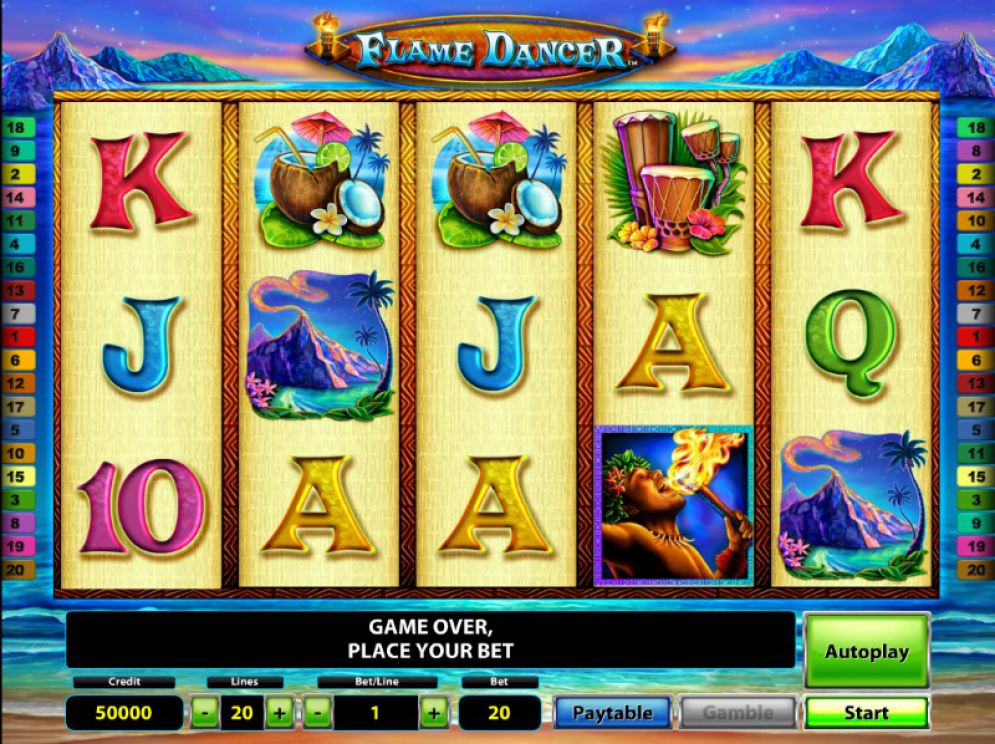Activate Autoplay mode
The height and width of the screenshot is (744, 995).
pos(866,652)
